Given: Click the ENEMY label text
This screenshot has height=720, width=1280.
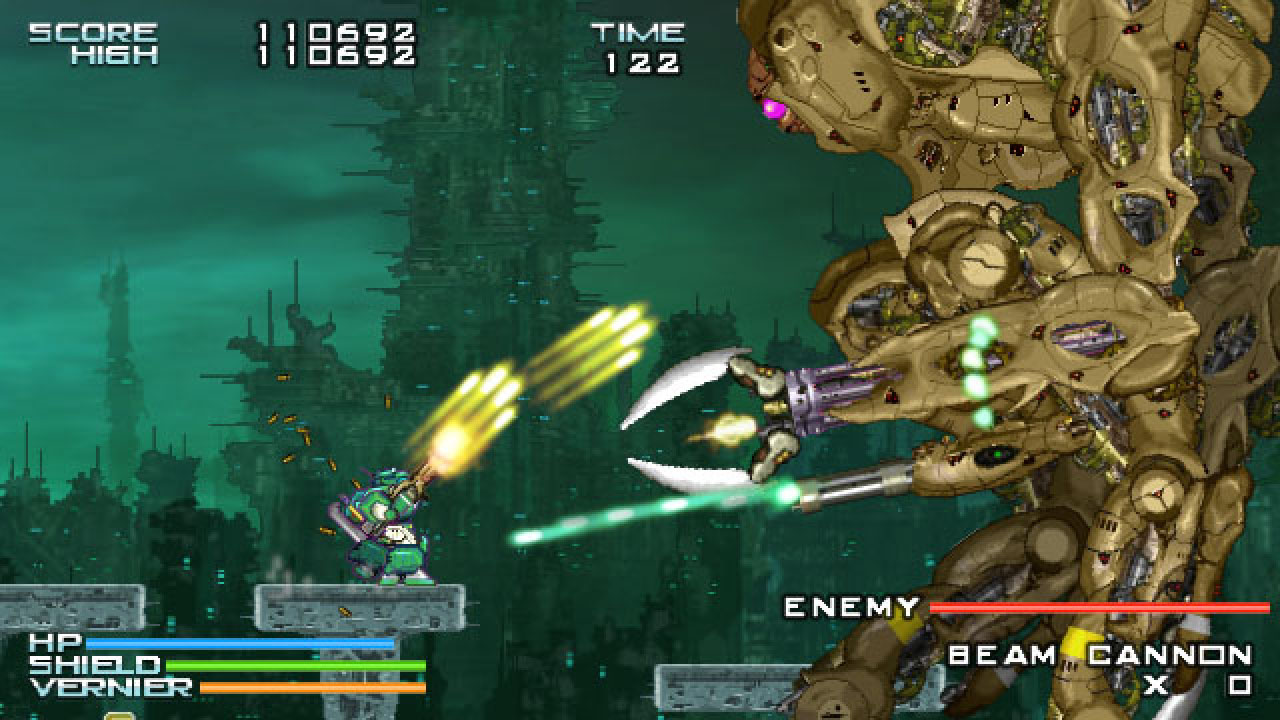Looking at the screenshot, I should tap(850, 604).
